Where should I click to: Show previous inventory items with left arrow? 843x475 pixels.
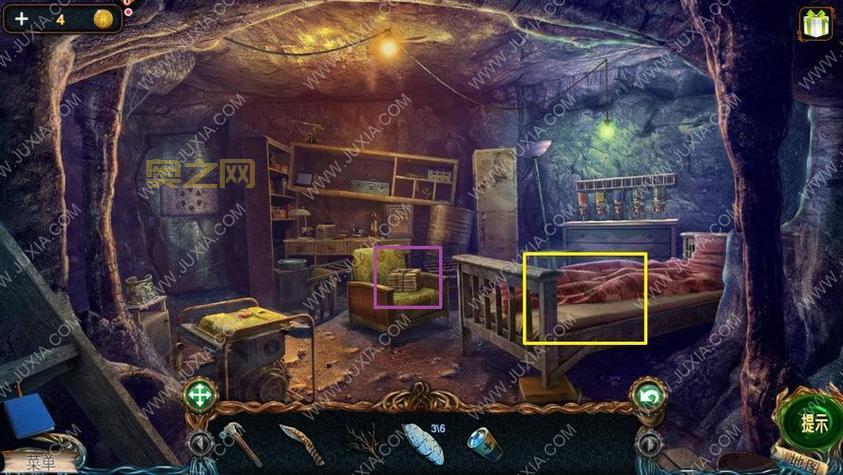click(198, 442)
